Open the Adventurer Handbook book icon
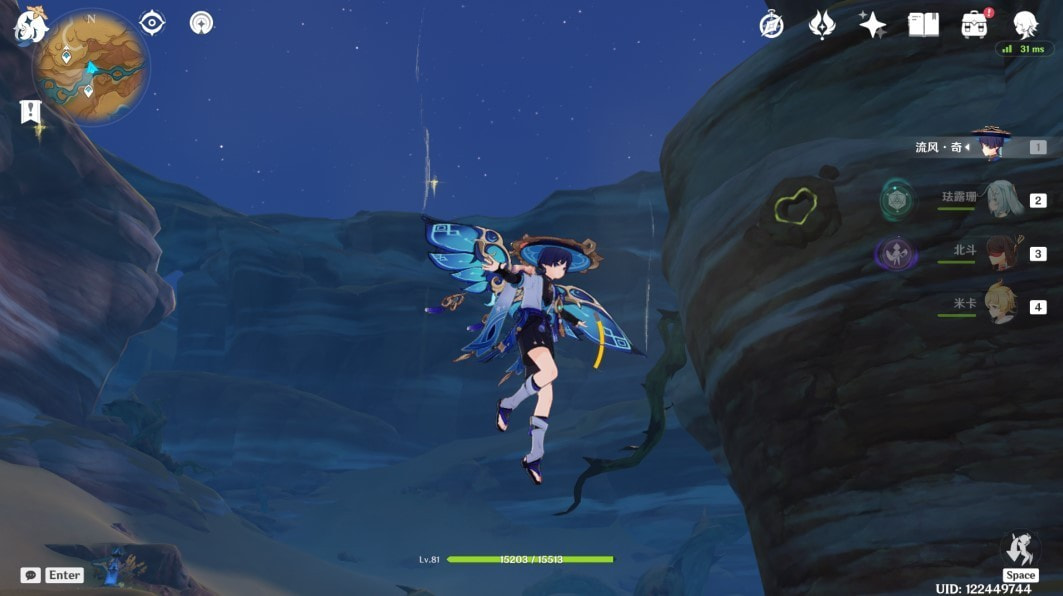 [923, 25]
